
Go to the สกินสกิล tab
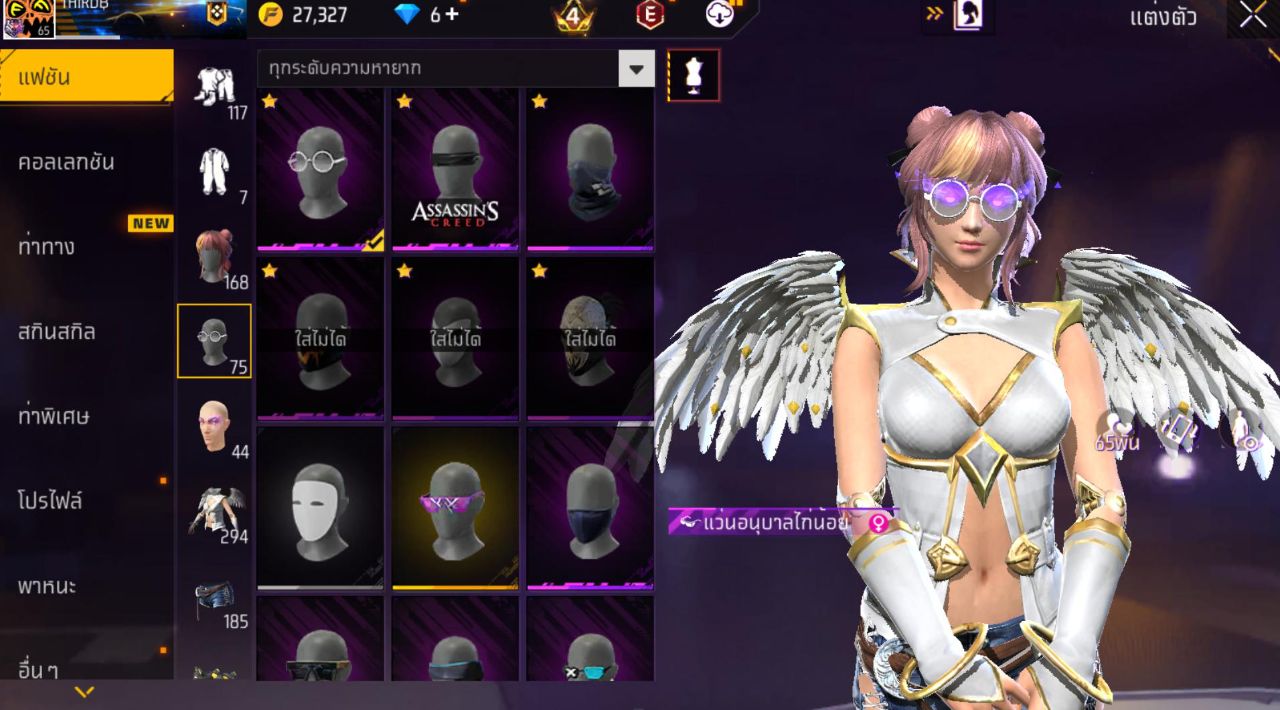point(57,331)
